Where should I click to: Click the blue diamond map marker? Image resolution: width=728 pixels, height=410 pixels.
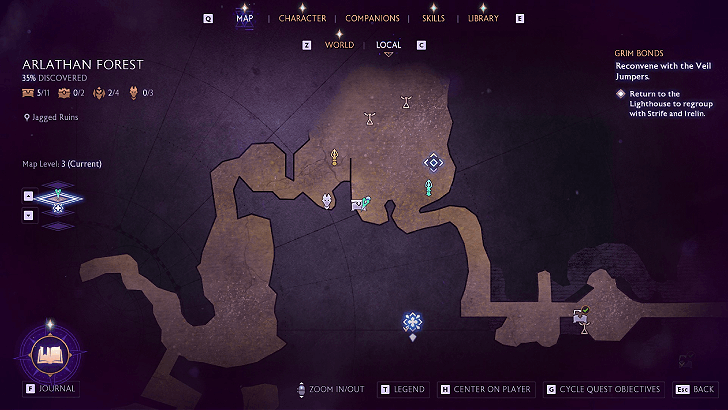coord(432,161)
